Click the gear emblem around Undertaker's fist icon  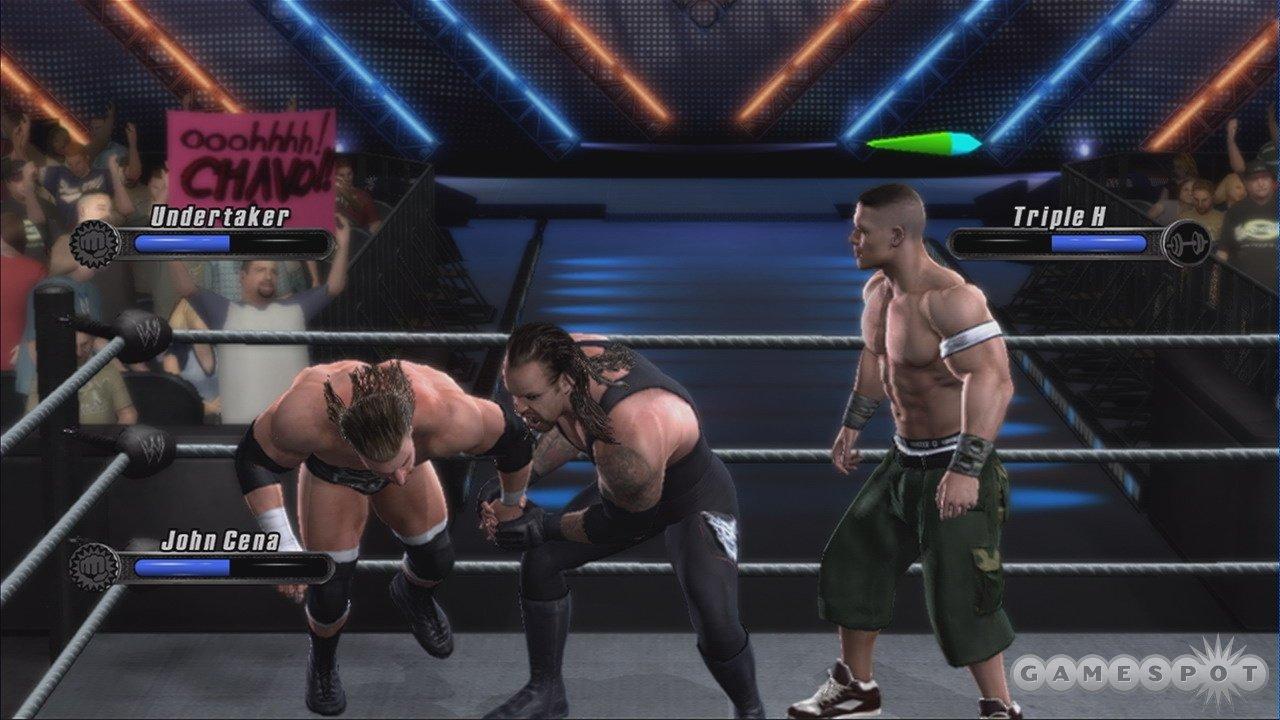pos(95,240)
